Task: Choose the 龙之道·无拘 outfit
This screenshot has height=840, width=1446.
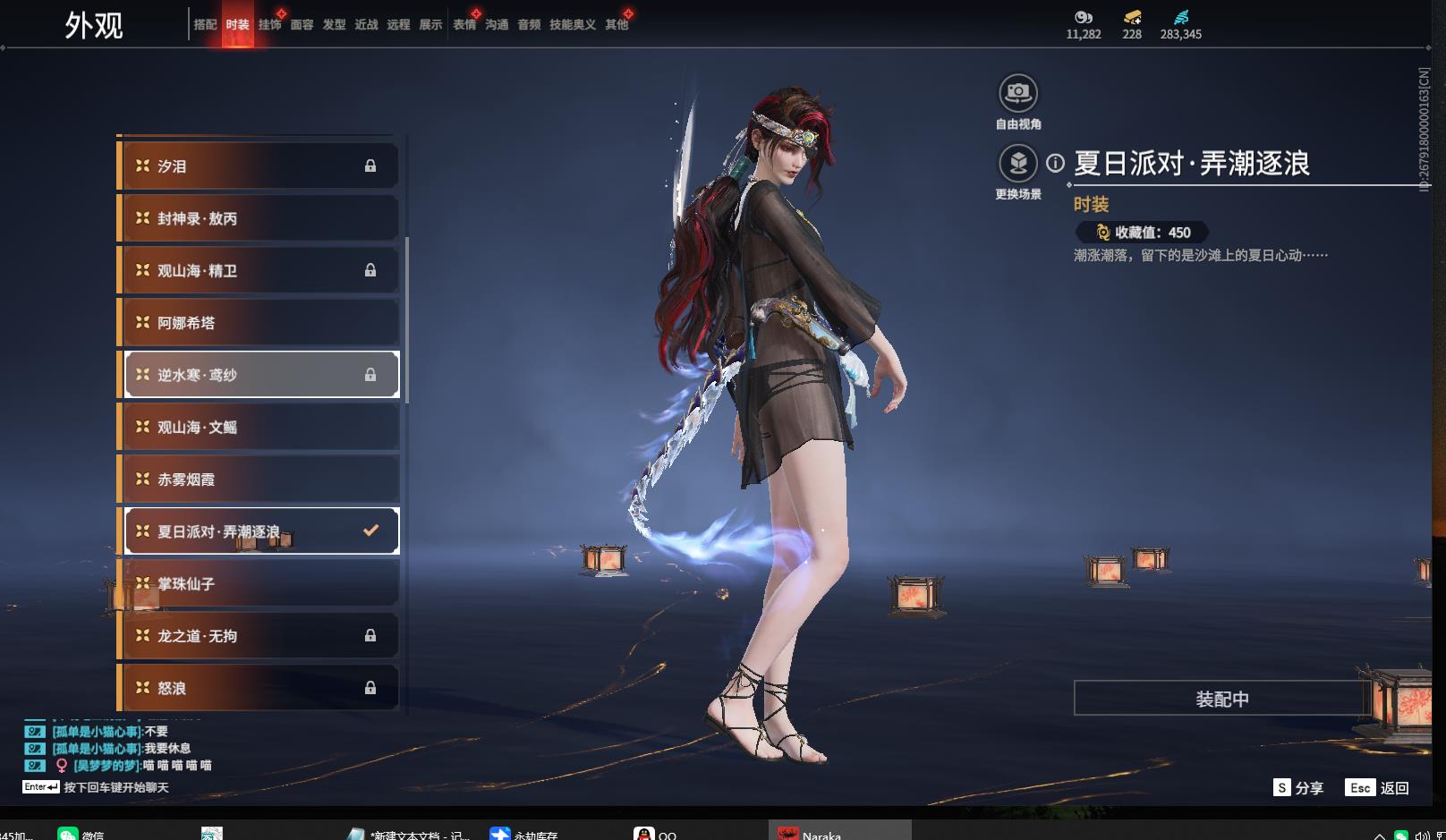Action: tap(259, 636)
